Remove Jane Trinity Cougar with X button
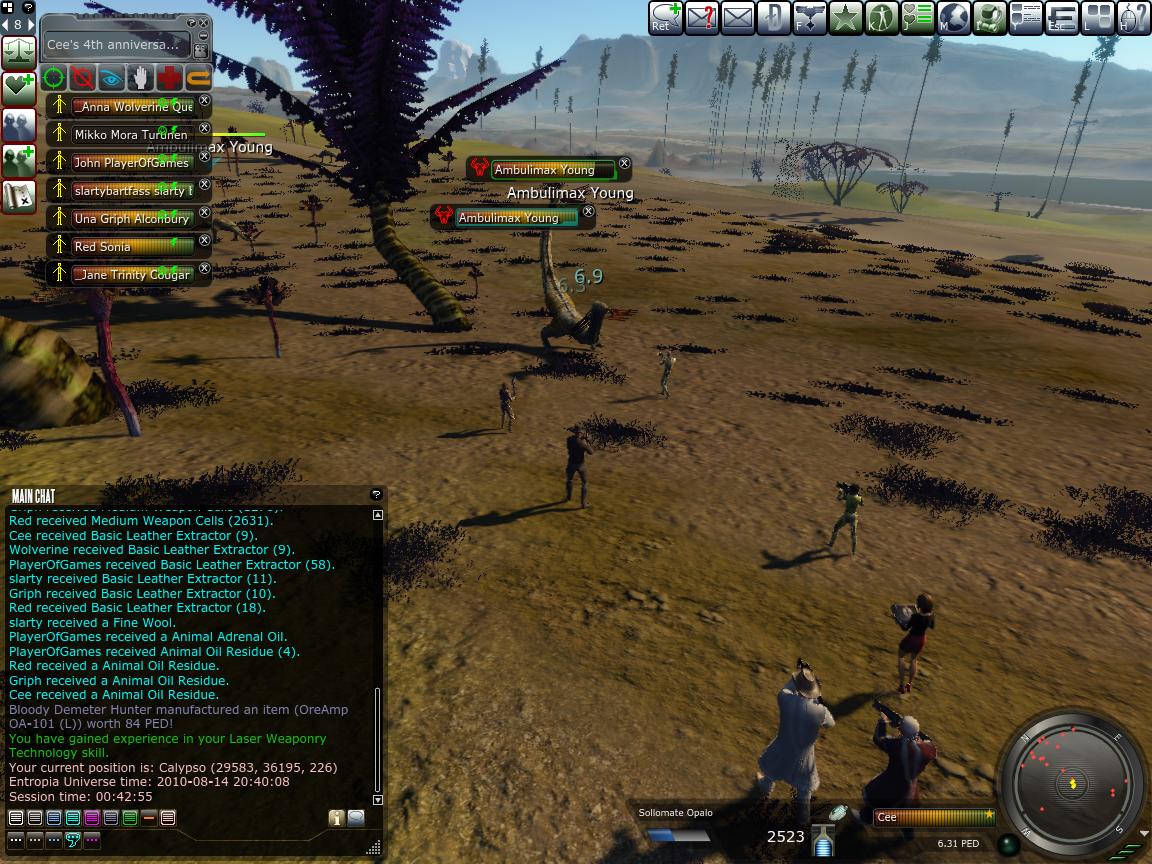Image resolution: width=1152 pixels, height=864 pixels. click(205, 268)
